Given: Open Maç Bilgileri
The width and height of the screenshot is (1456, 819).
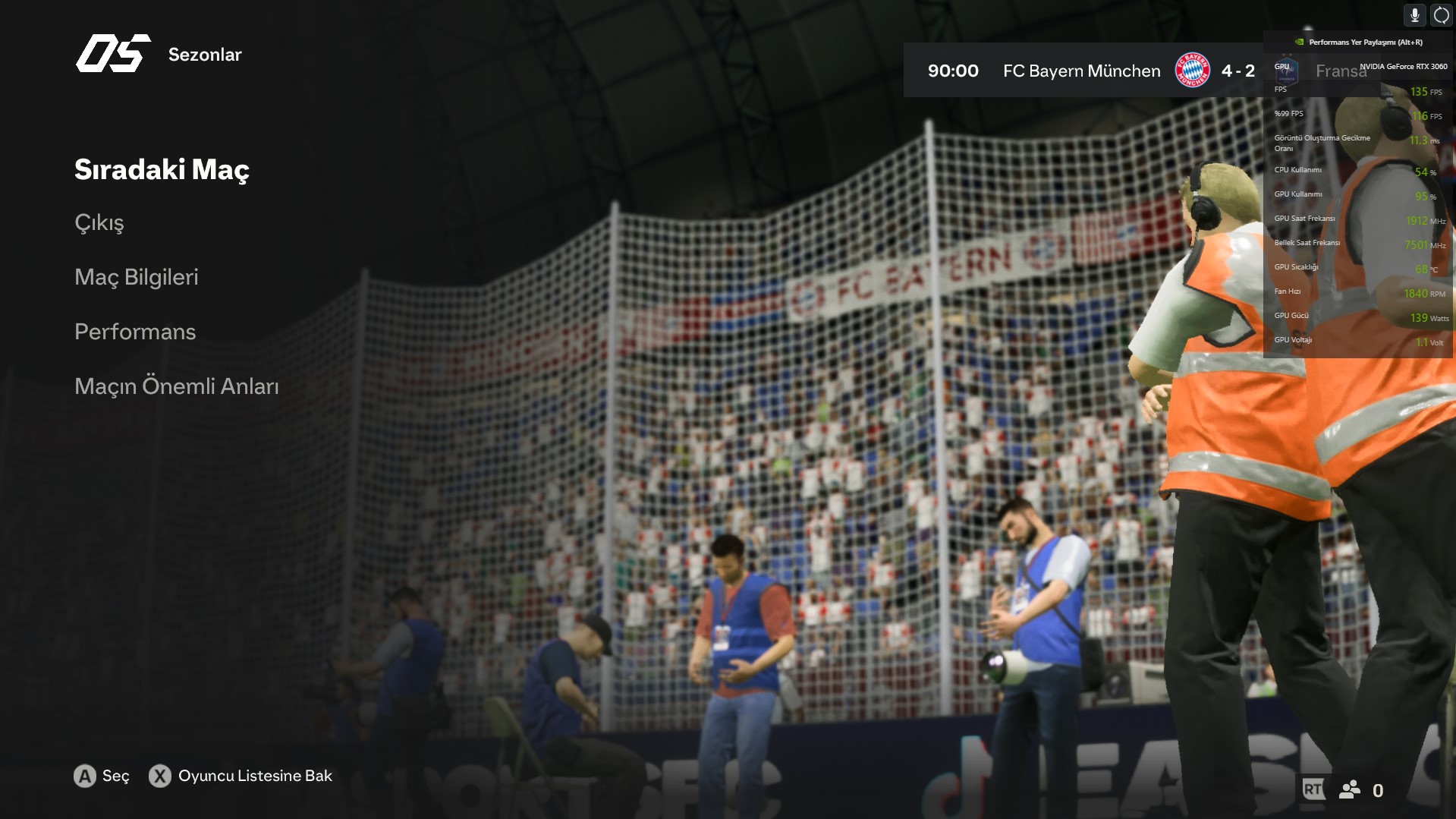Looking at the screenshot, I should point(137,277).
